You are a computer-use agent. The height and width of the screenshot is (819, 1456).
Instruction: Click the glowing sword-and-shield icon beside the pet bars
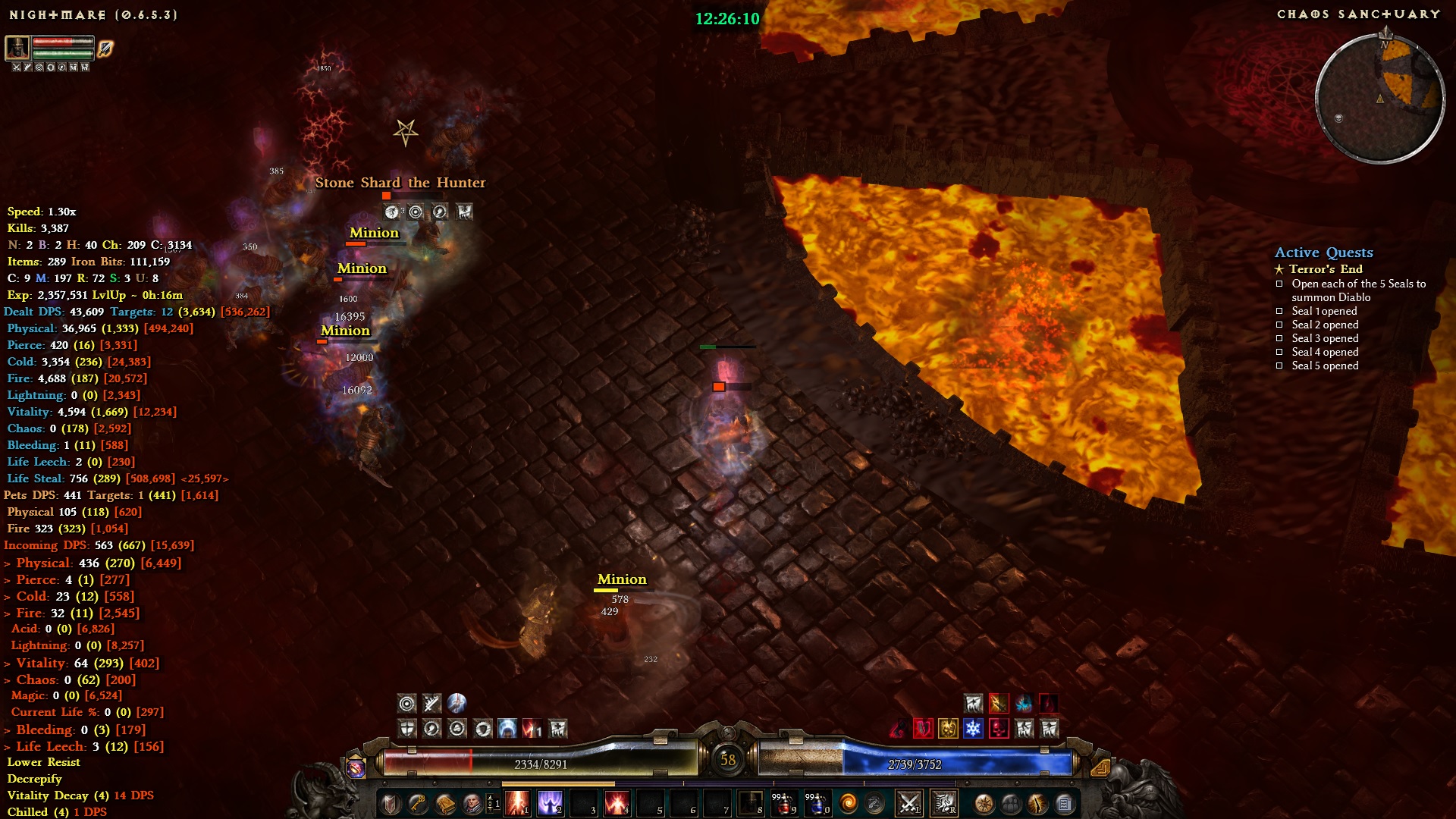coord(105,49)
